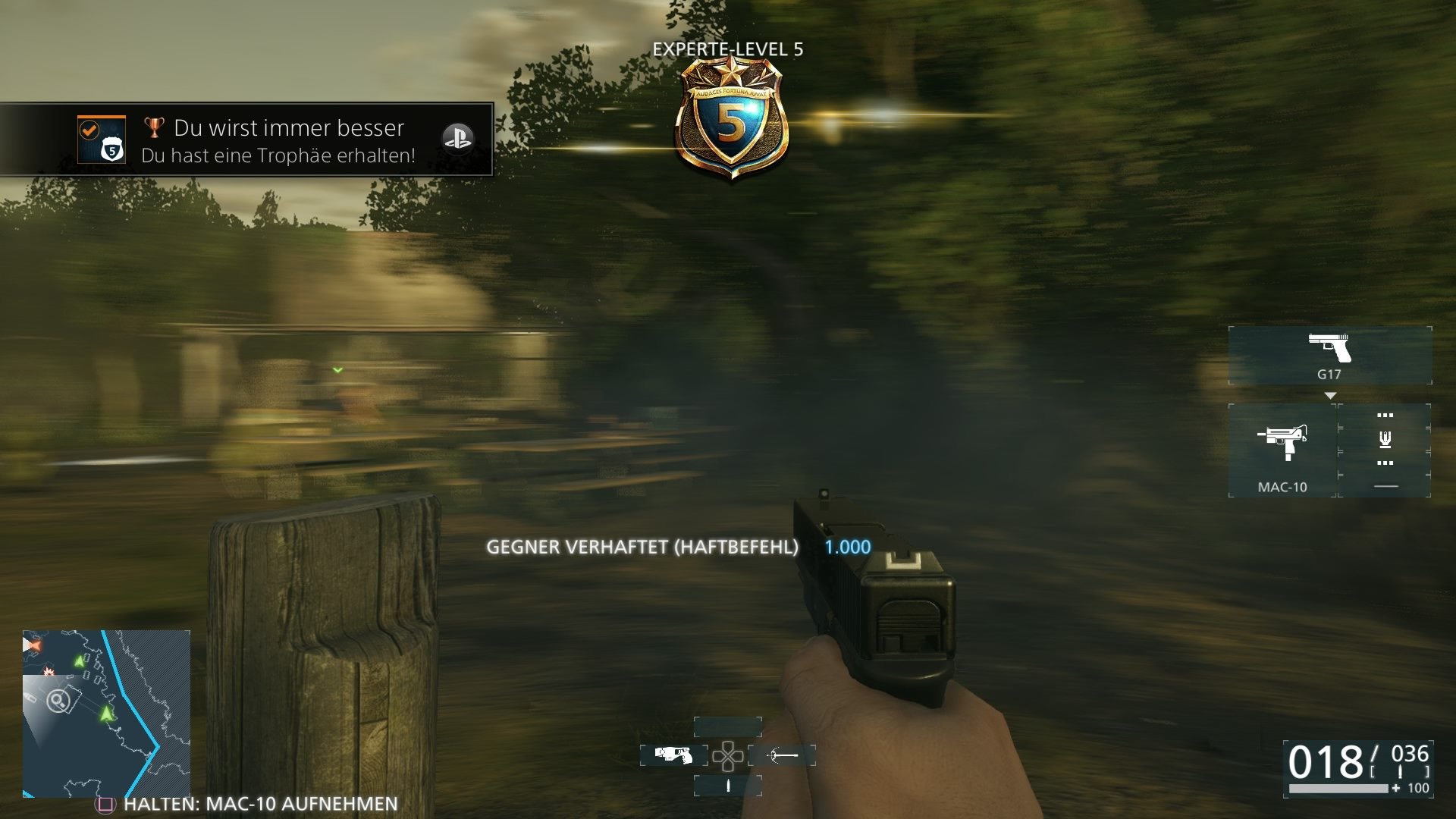Click the suppressor attachment icon
Screen dimensions: 1456x819
tap(1385, 439)
